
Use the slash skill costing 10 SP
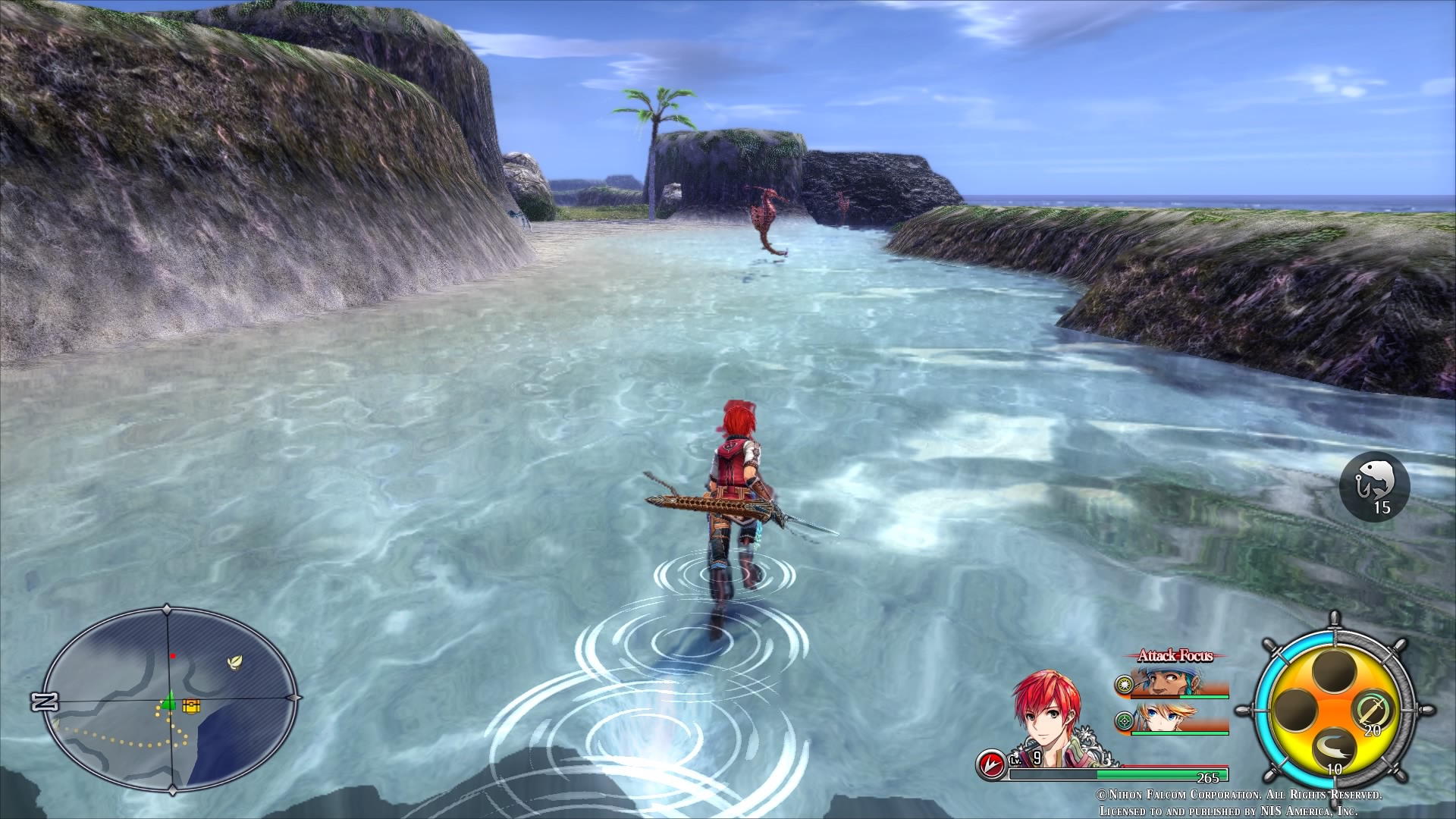coord(1333,749)
